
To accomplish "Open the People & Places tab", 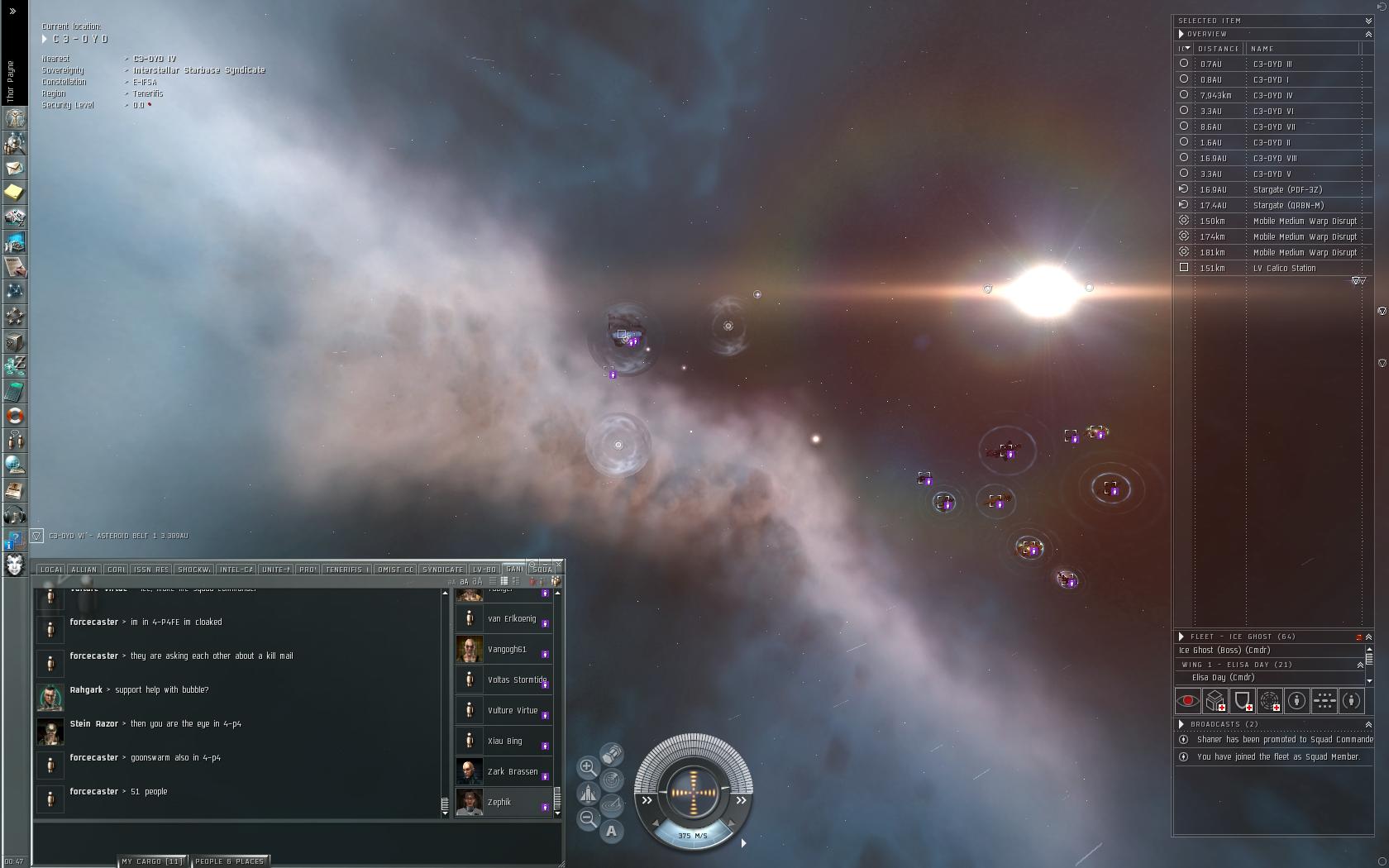I will point(229,861).
